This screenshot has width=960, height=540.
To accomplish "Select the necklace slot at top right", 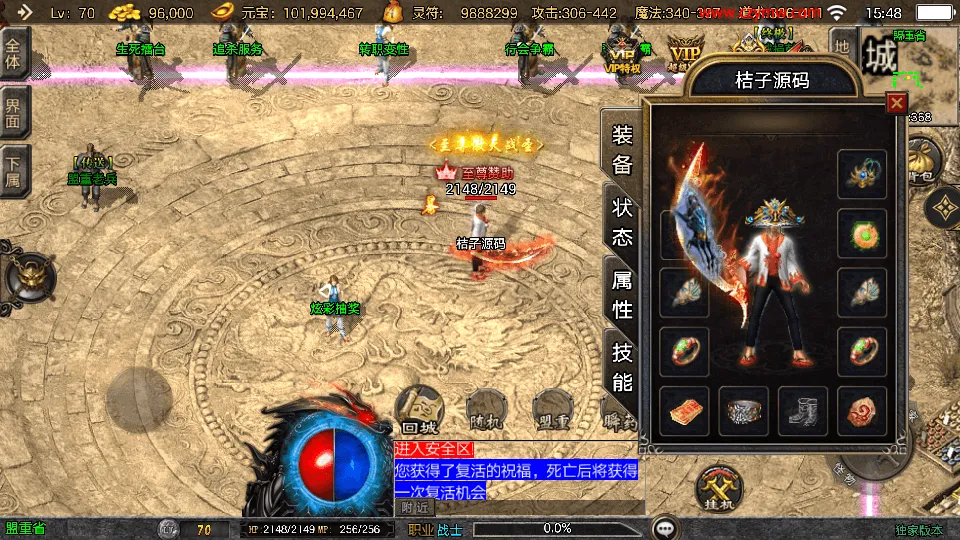I will (862, 174).
